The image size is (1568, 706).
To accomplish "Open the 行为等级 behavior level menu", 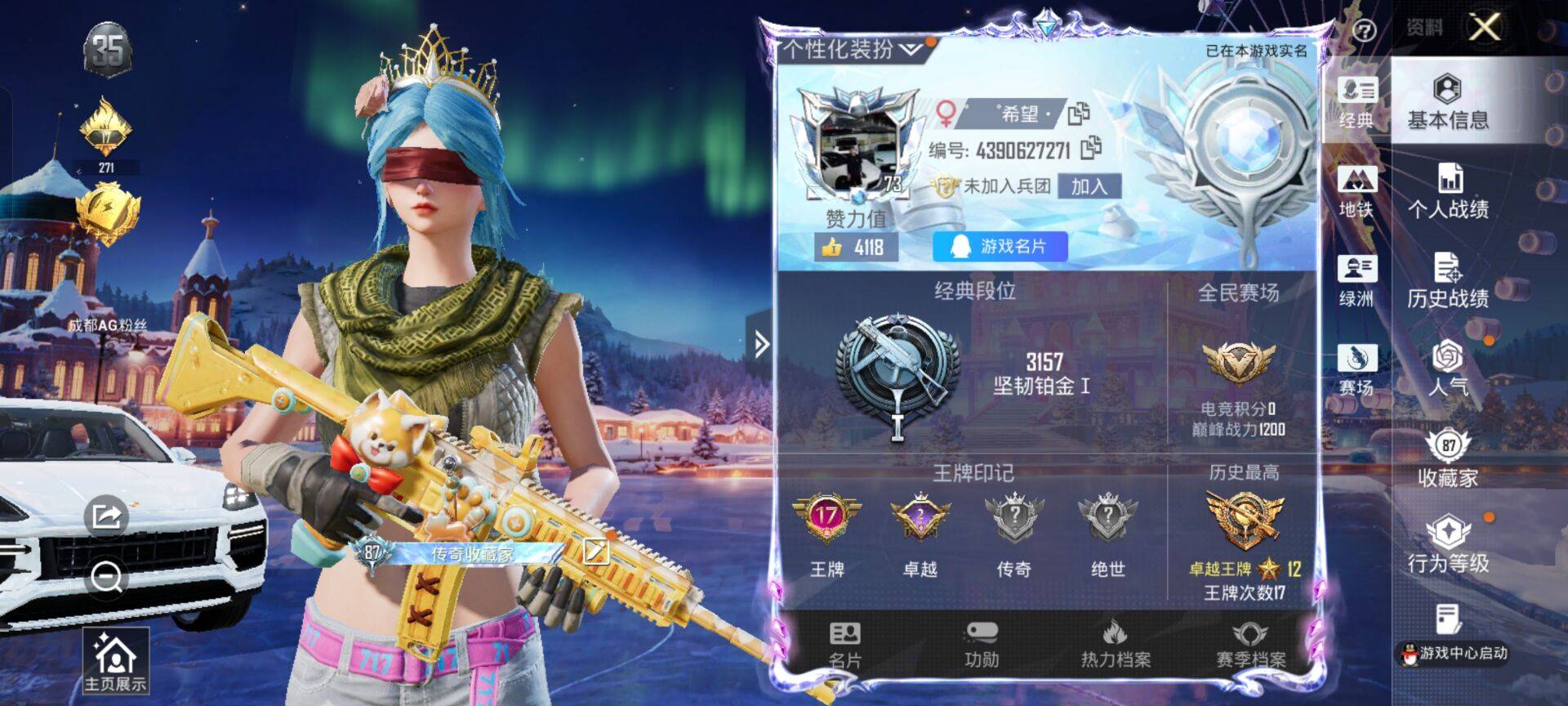I will tap(1448, 544).
